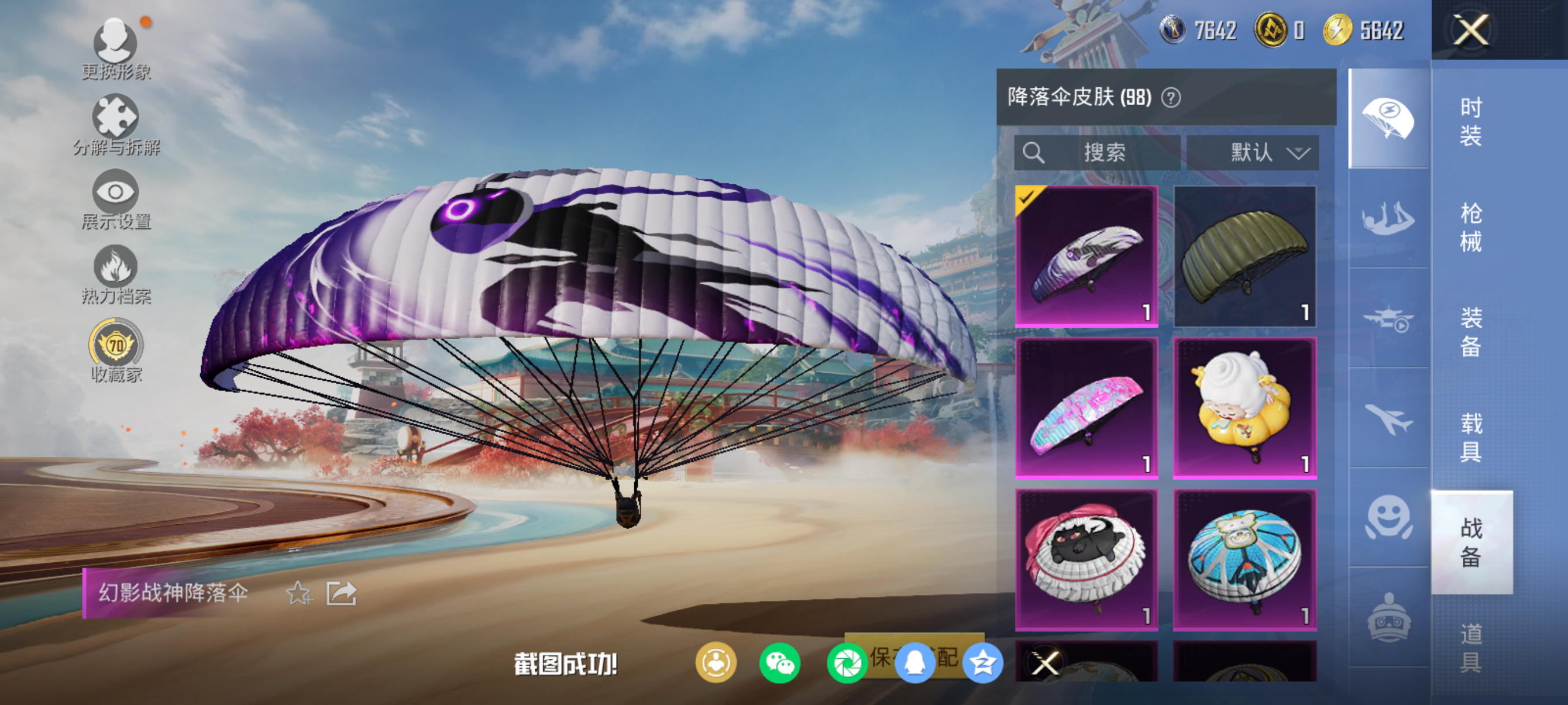Image resolution: width=1568 pixels, height=705 pixels.
Task: Open the airplane skin category
Action: [1388, 418]
